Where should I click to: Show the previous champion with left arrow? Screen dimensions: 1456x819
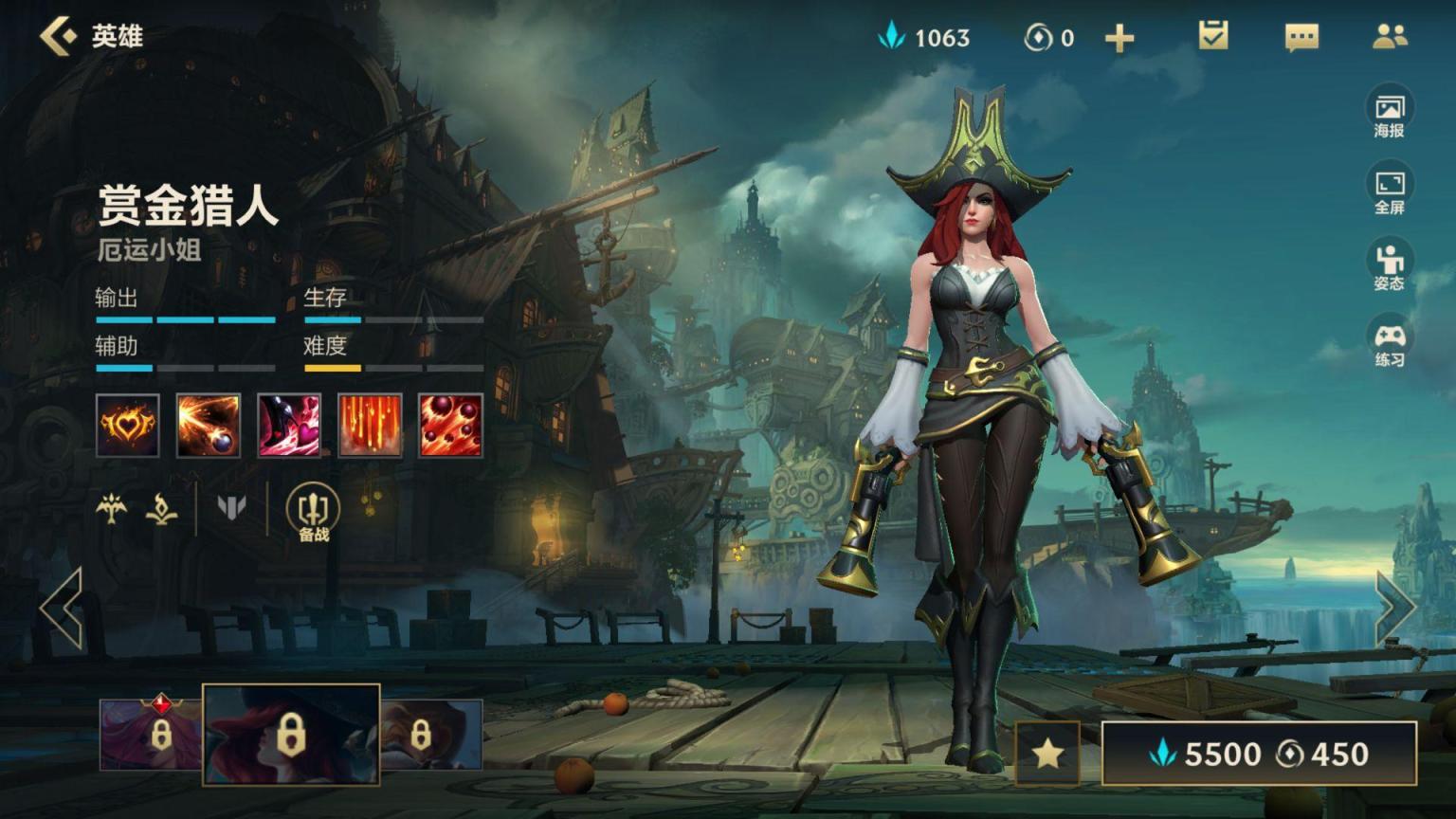coord(62,609)
